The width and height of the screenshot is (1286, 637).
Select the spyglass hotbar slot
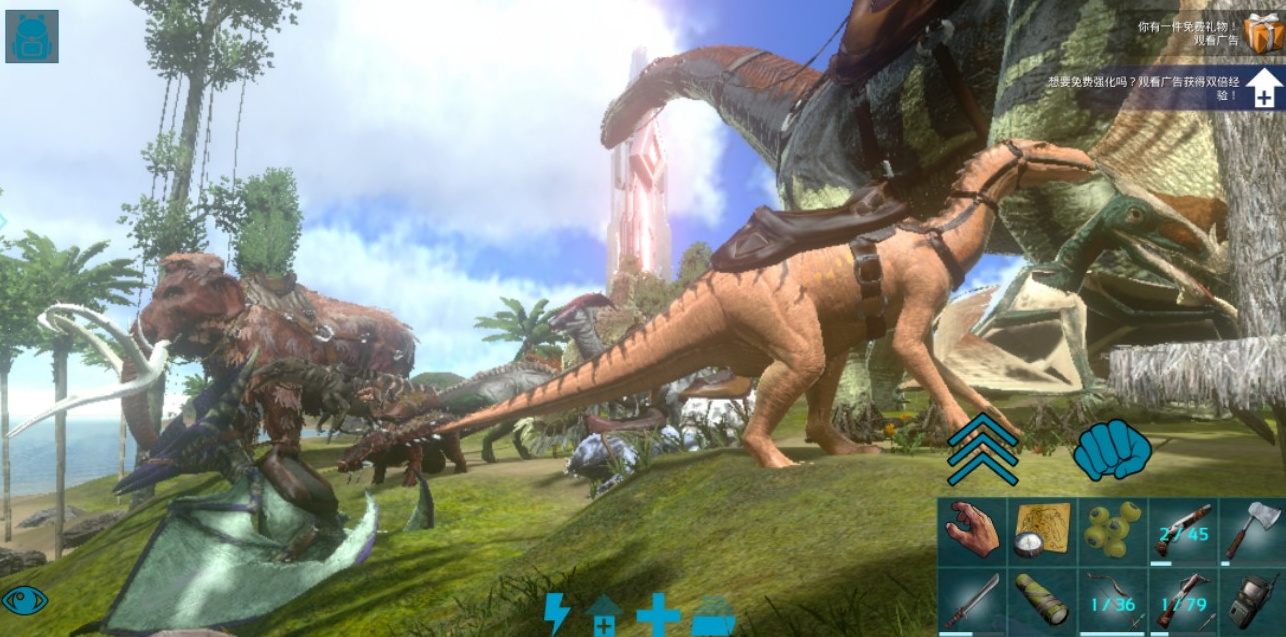[1041, 601]
